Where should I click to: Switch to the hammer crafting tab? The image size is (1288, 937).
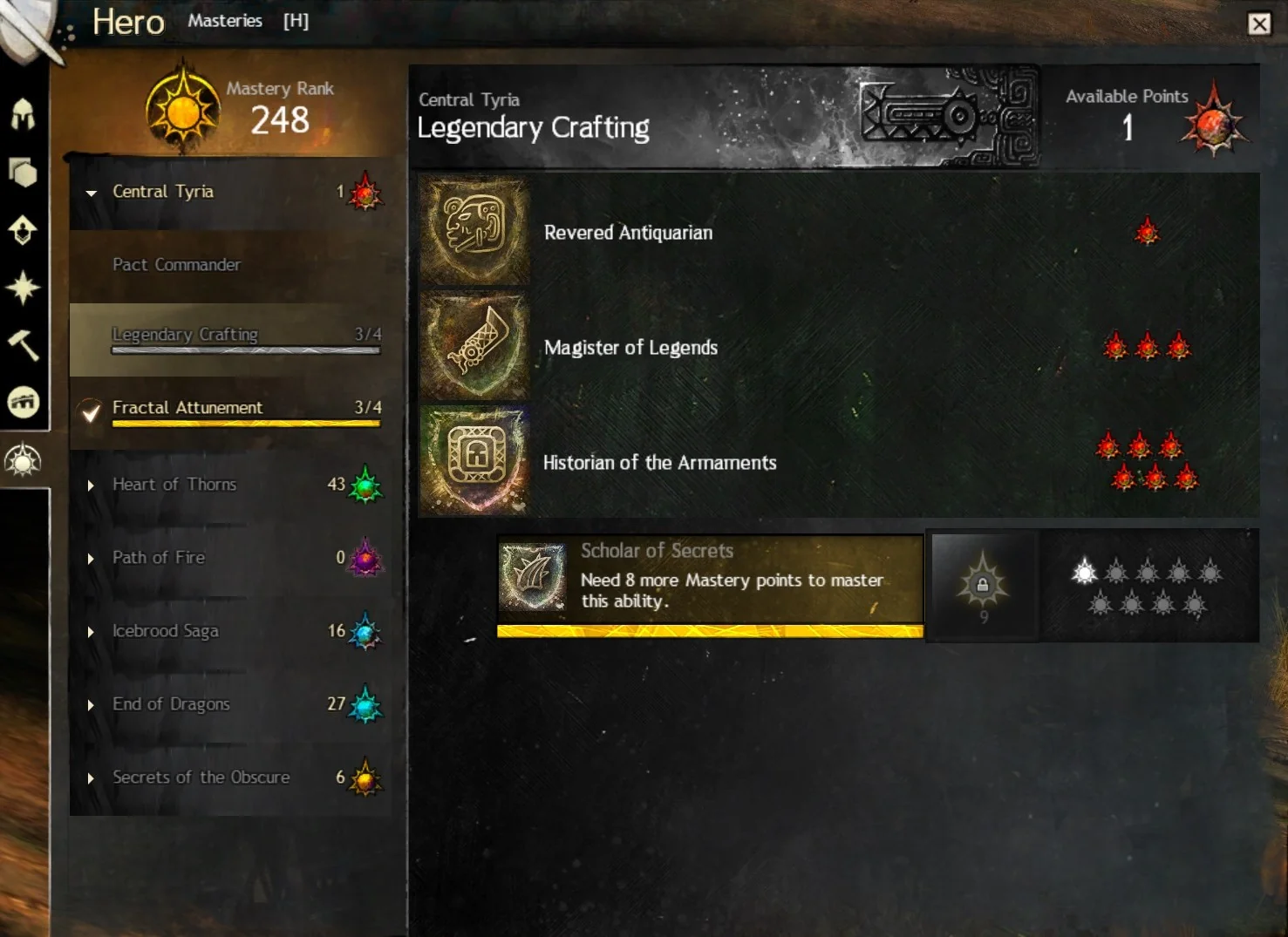coord(23,345)
